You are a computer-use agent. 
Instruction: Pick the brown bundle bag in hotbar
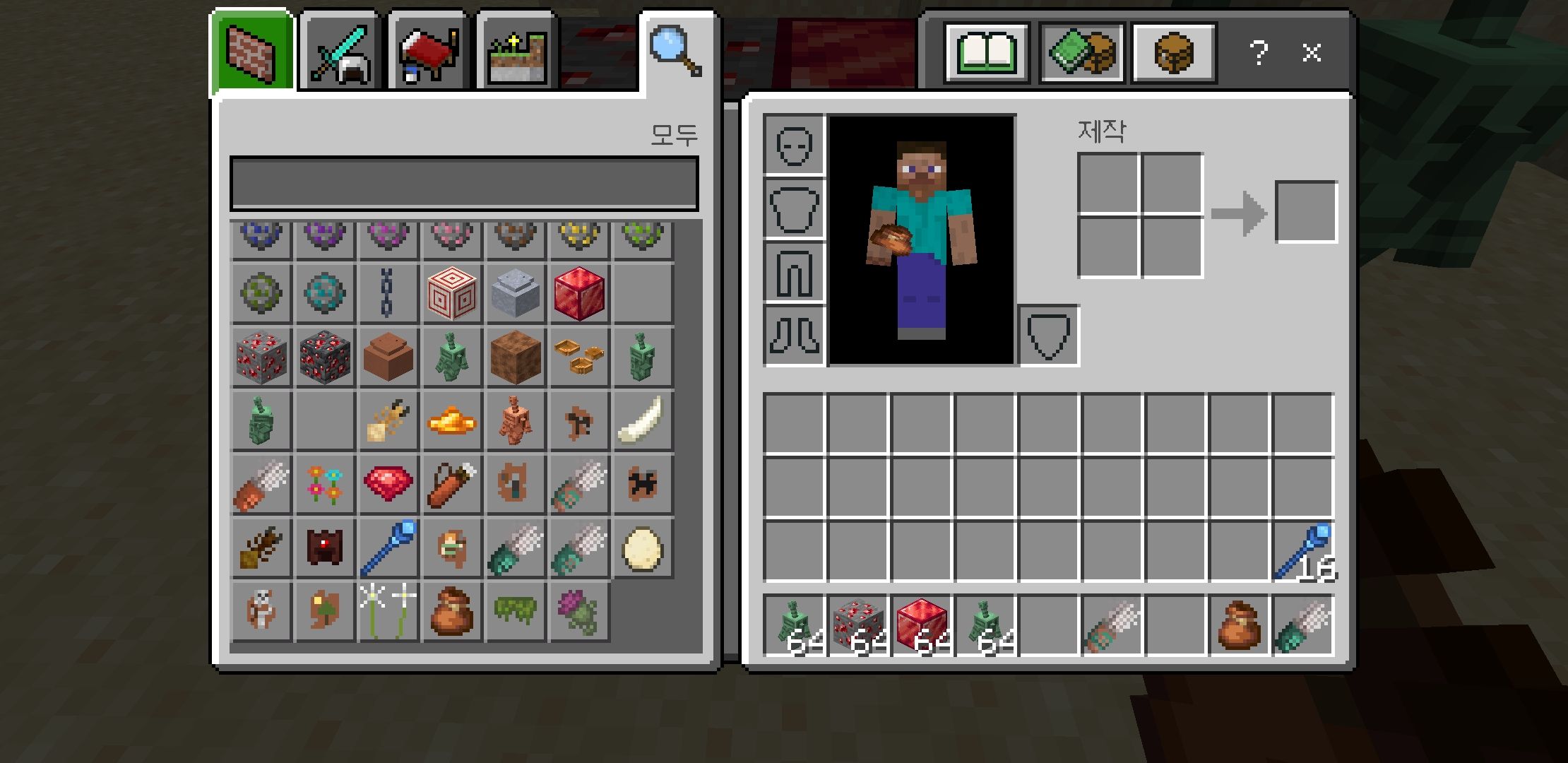tap(1240, 625)
